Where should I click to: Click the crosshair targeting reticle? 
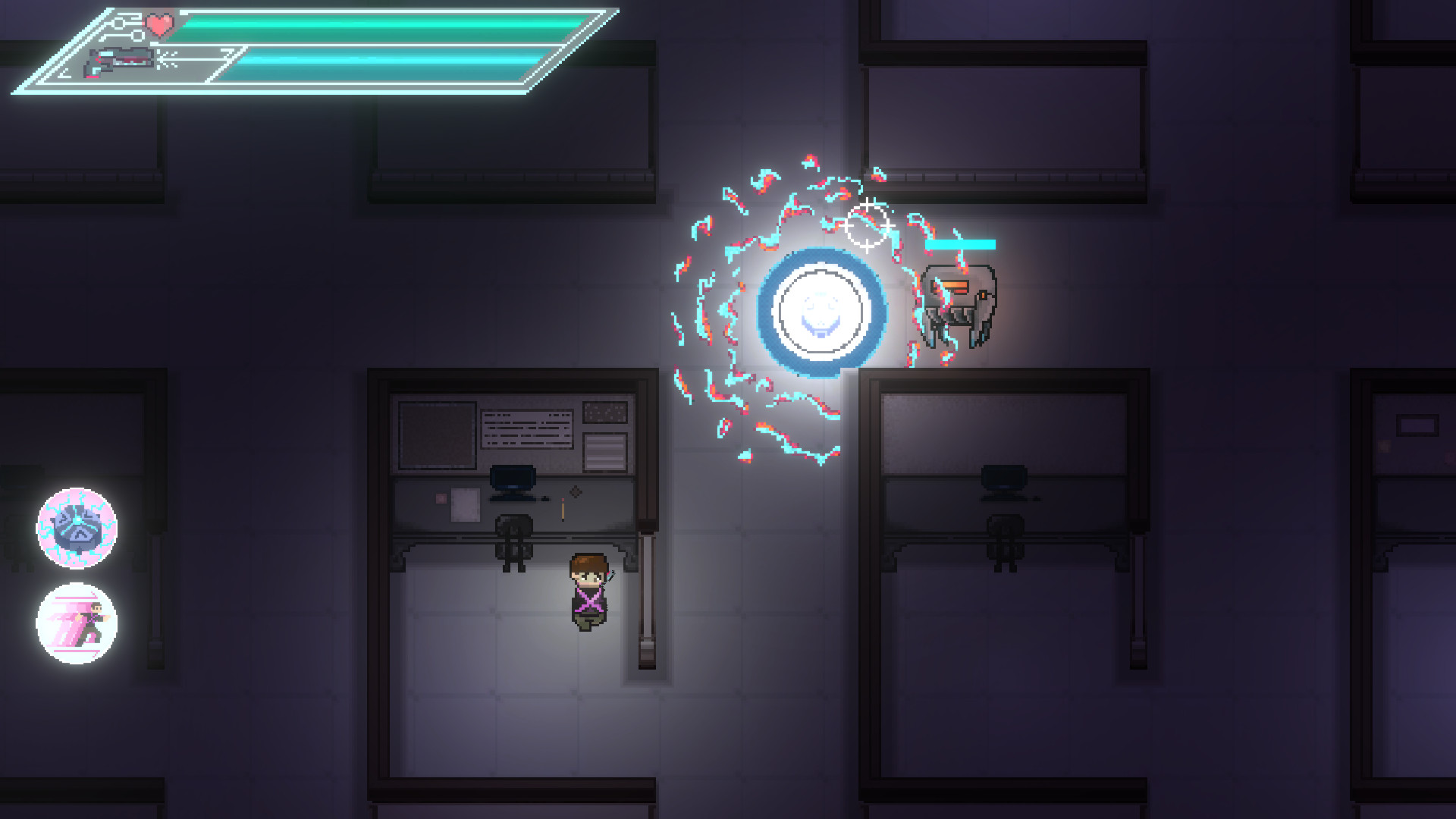pos(867,224)
